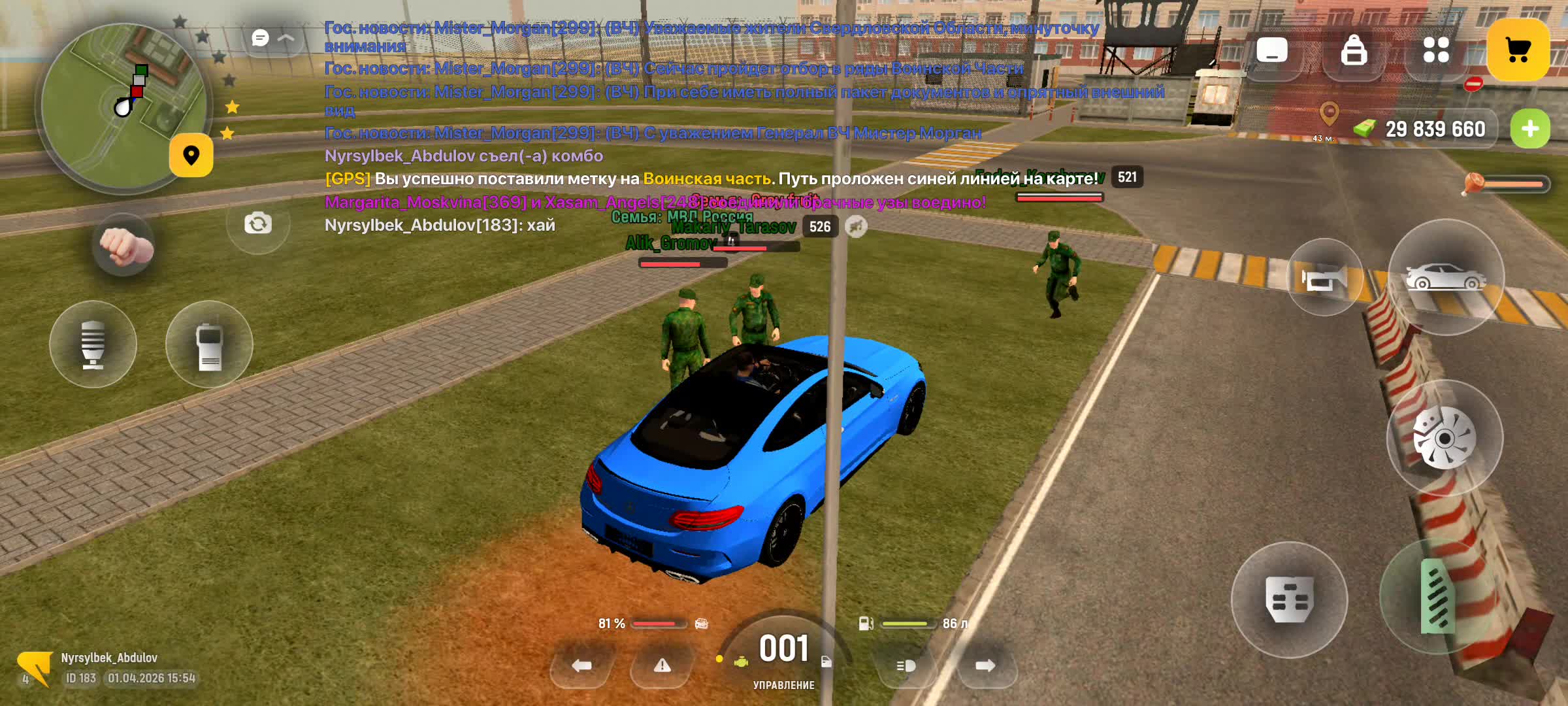
Task: Switch camera view with the rotate-camera icon
Action: tap(258, 224)
